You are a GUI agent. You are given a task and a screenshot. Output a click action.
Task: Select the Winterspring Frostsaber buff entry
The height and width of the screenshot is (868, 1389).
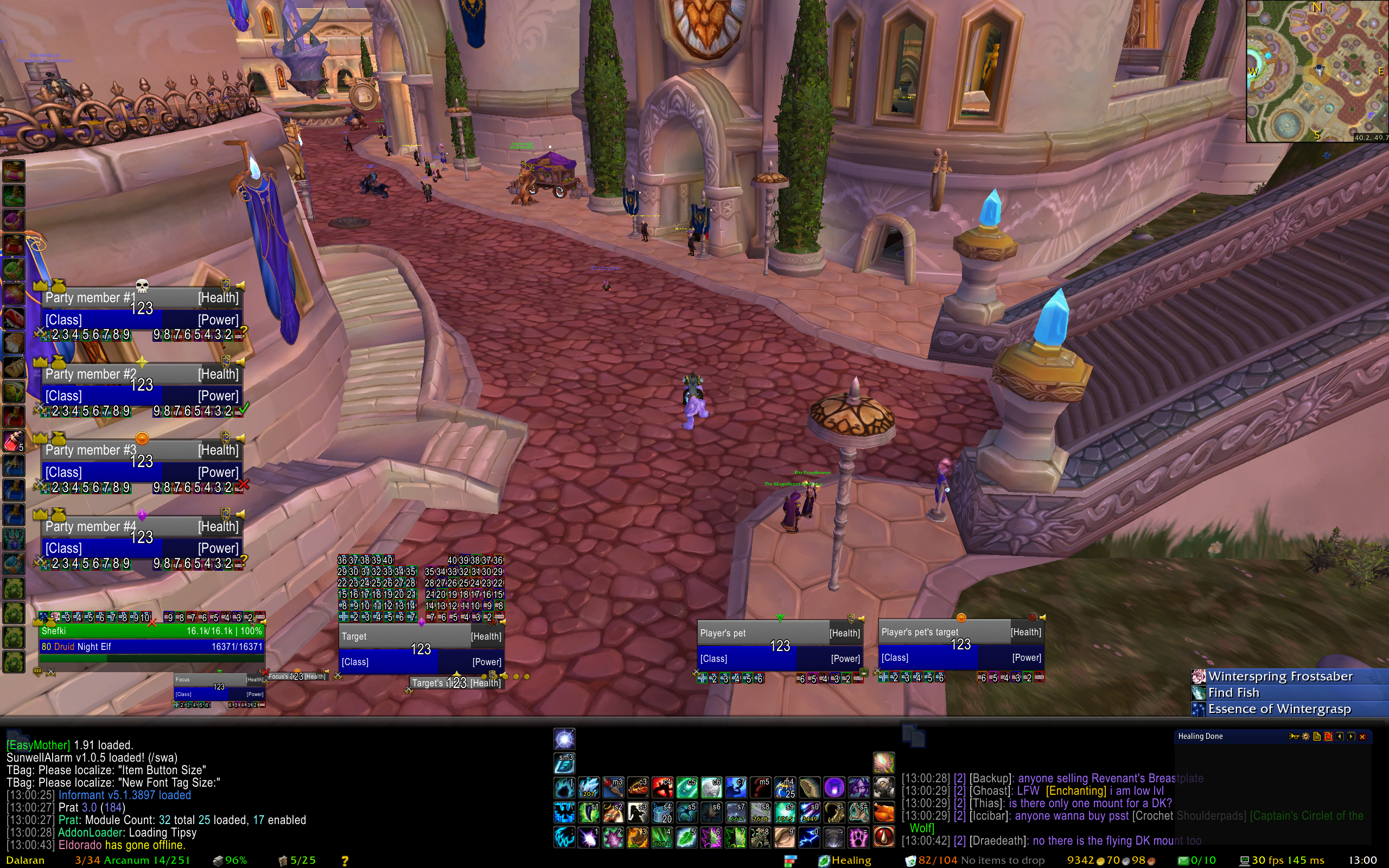pyautogui.click(x=1280, y=676)
